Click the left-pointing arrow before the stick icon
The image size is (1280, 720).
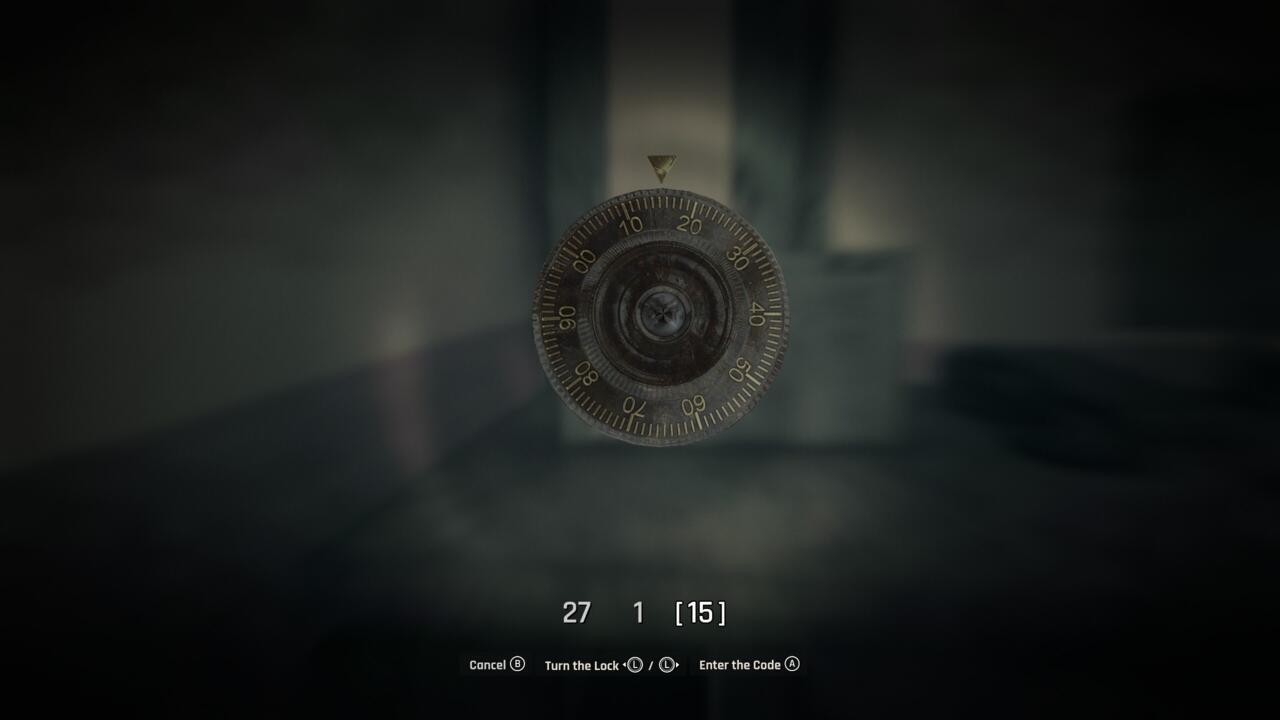pyautogui.click(x=624, y=664)
